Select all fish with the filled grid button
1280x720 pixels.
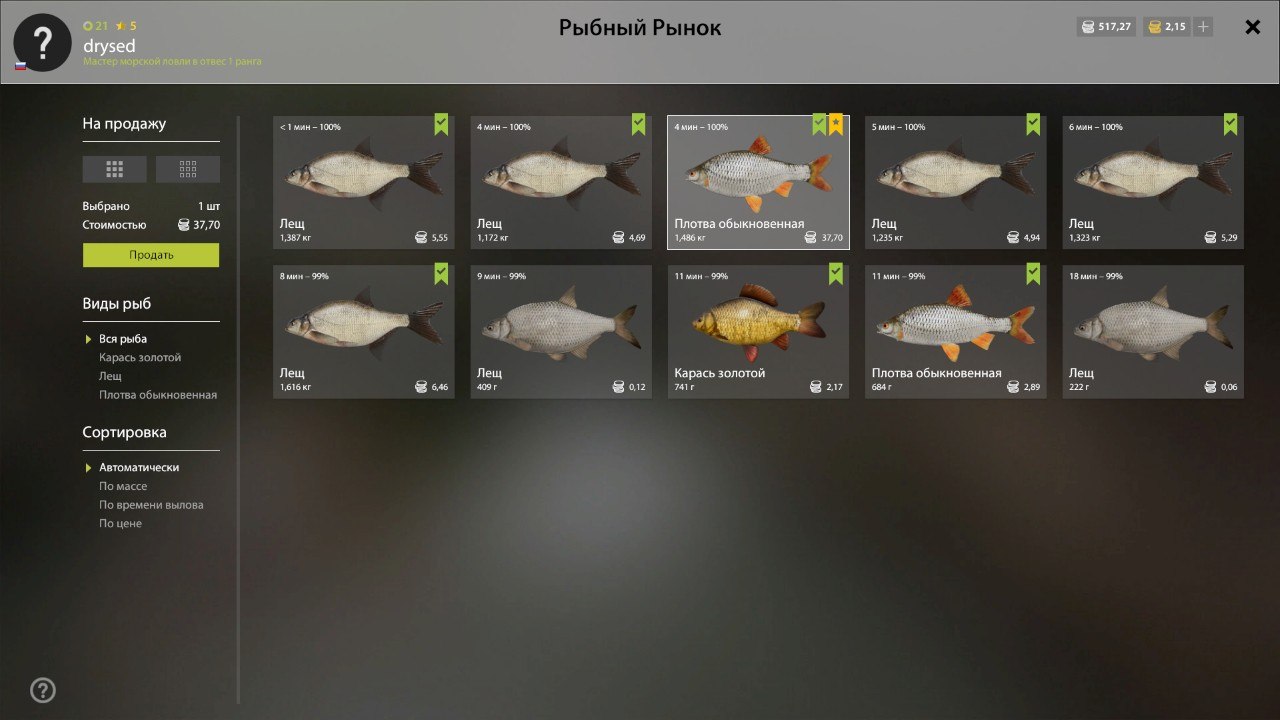pos(114,169)
